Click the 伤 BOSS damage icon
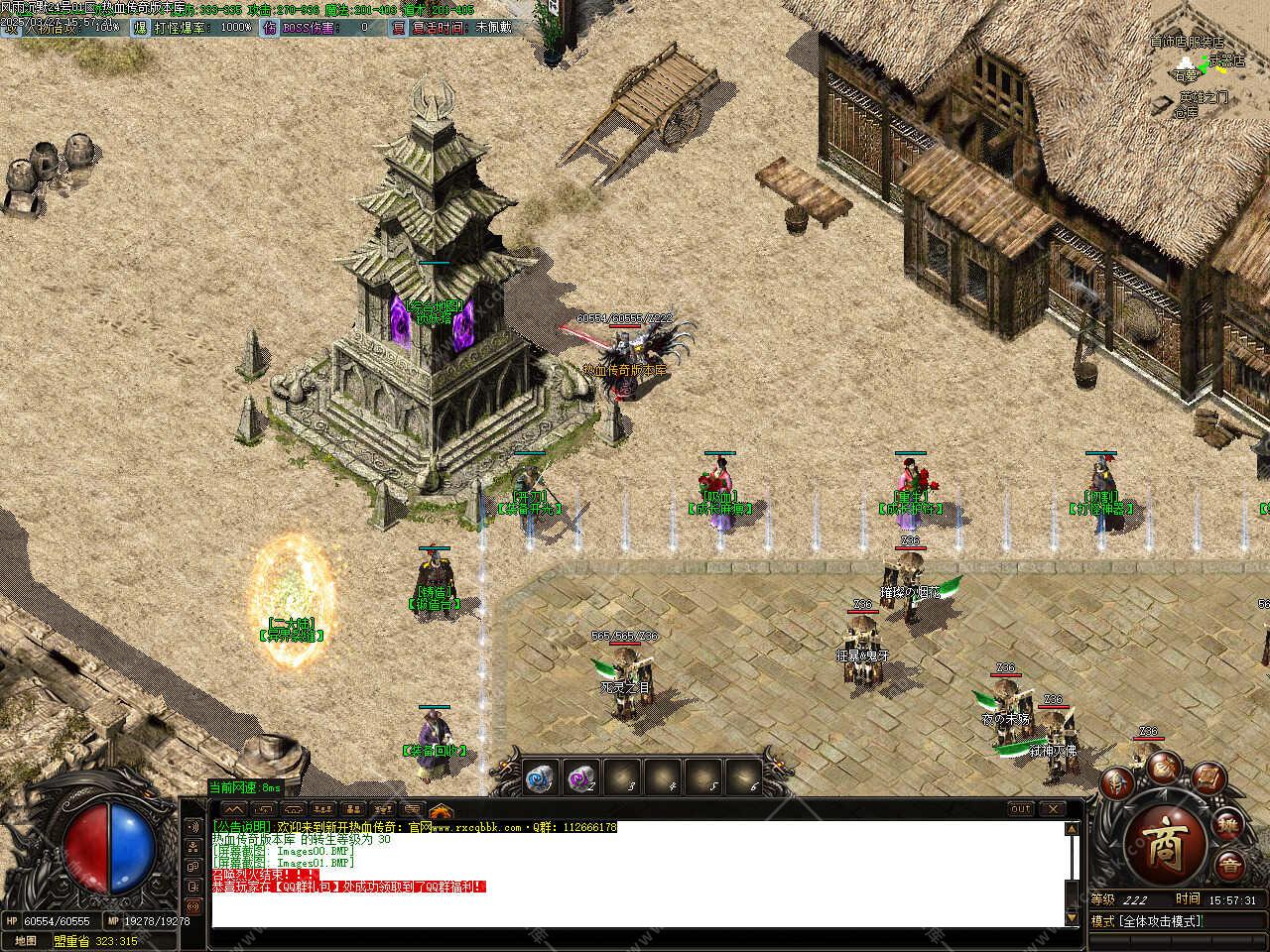1270x952 pixels. 269,28
